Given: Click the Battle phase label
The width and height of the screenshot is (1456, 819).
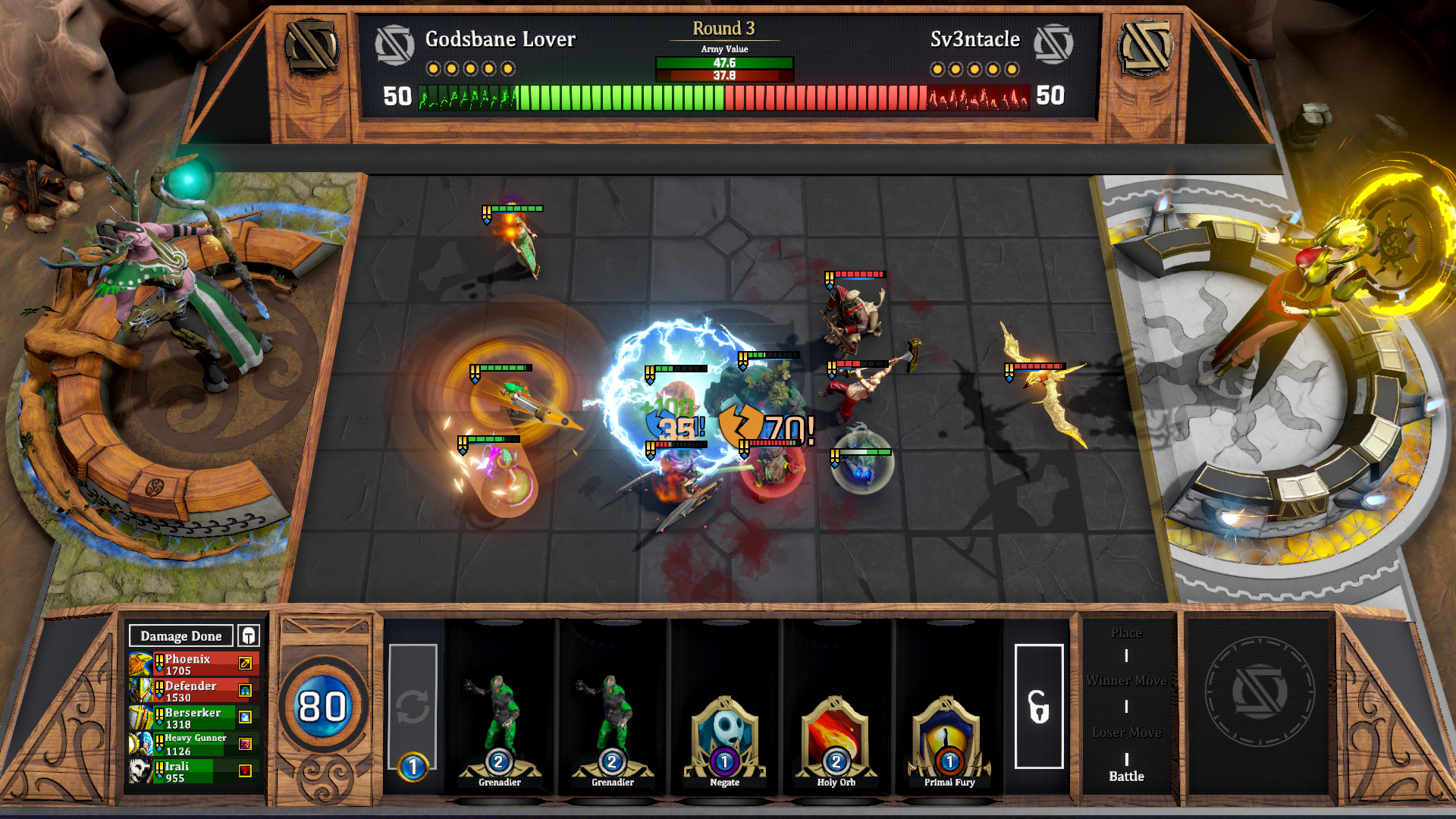Looking at the screenshot, I should (1126, 776).
